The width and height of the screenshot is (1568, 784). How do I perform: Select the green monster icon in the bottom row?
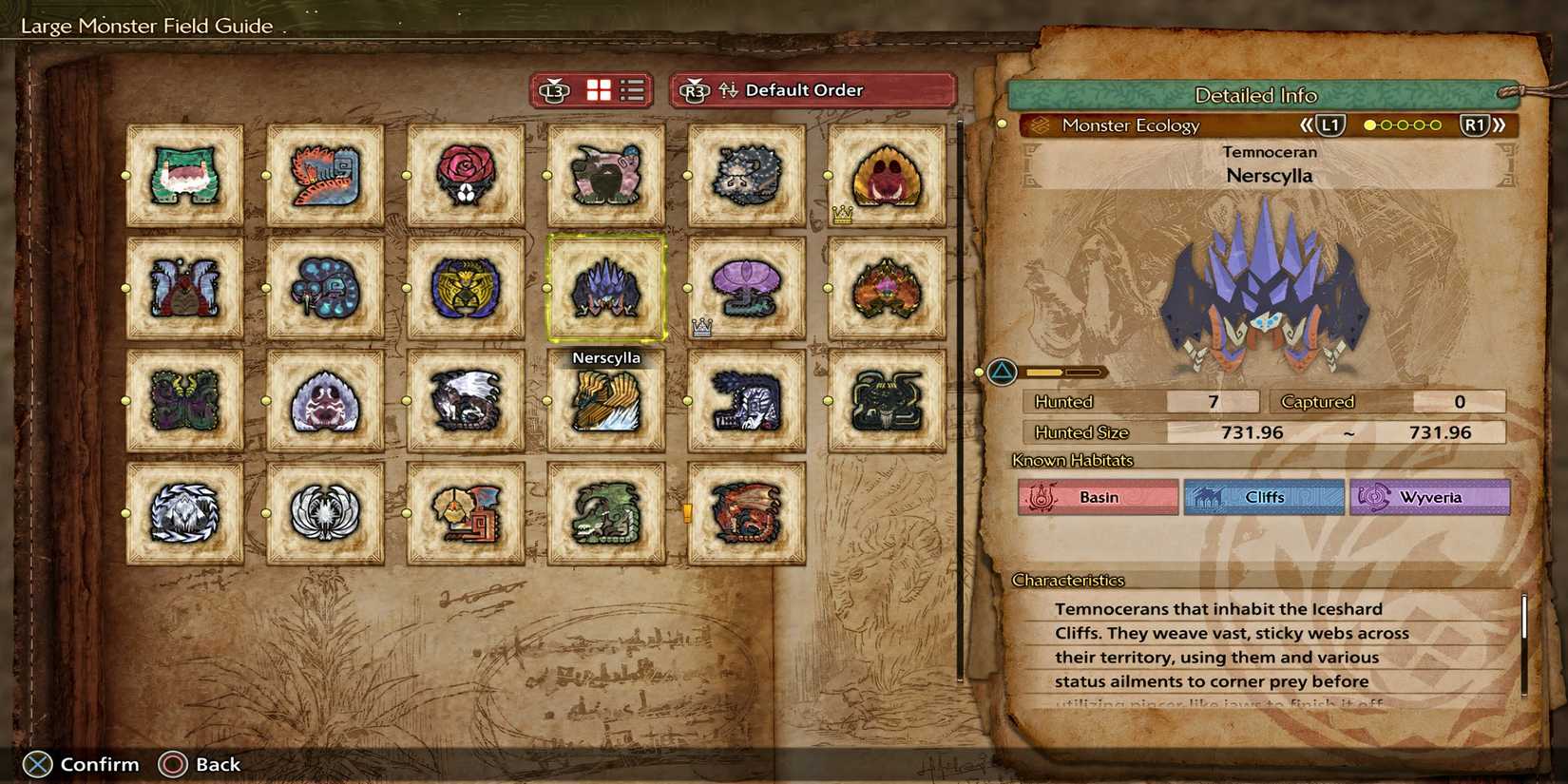coord(606,513)
